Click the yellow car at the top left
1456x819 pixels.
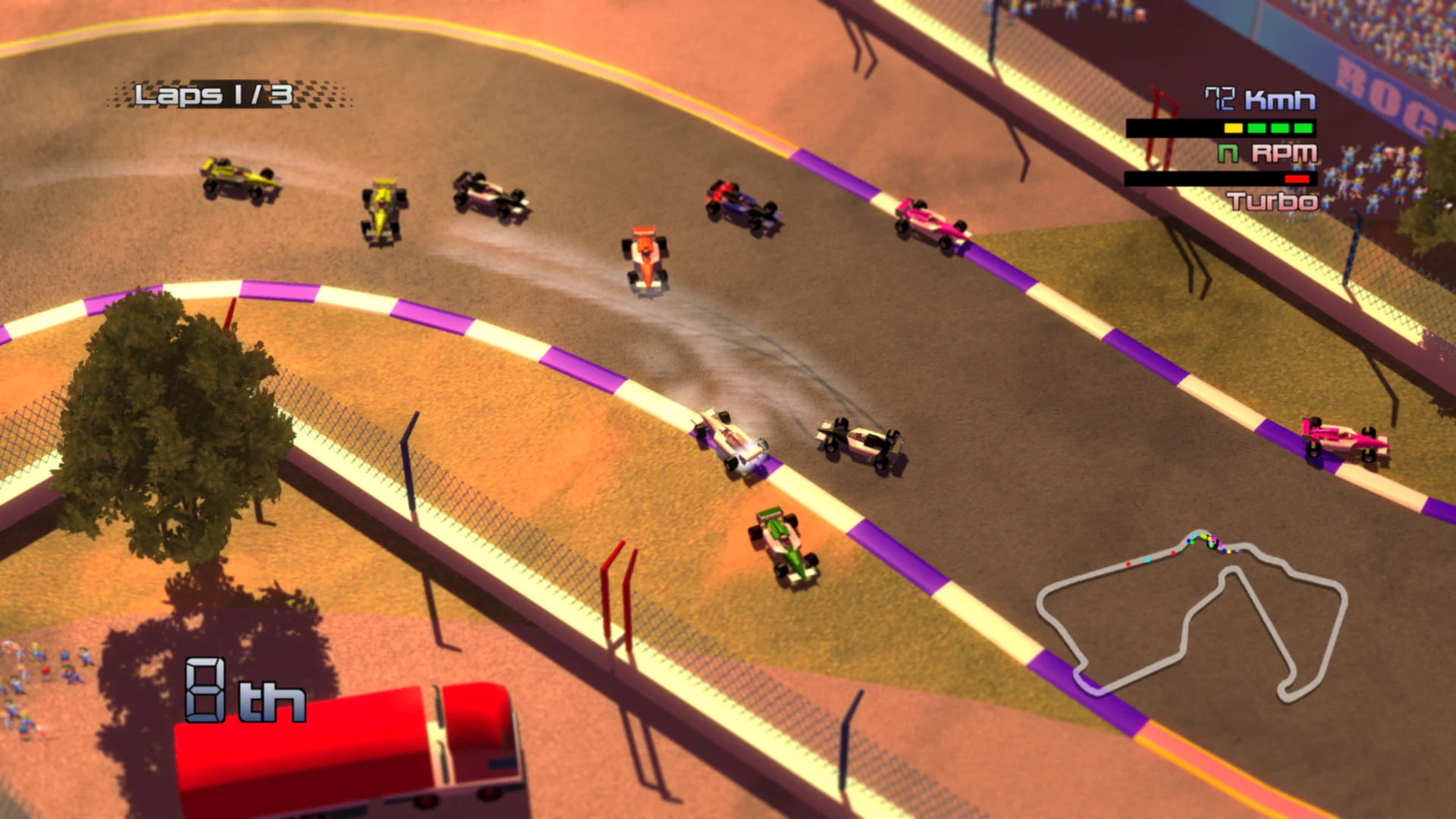point(235,178)
